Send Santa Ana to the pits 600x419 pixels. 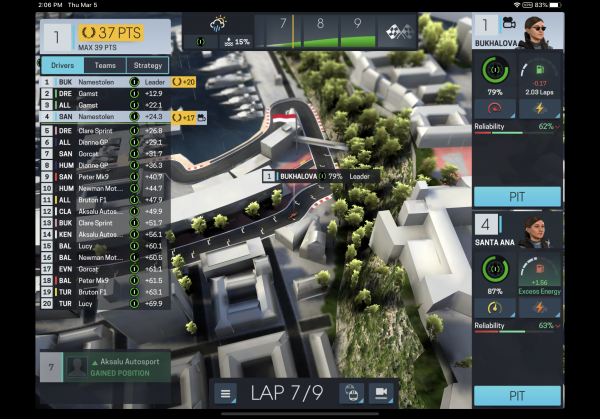click(x=517, y=395)
